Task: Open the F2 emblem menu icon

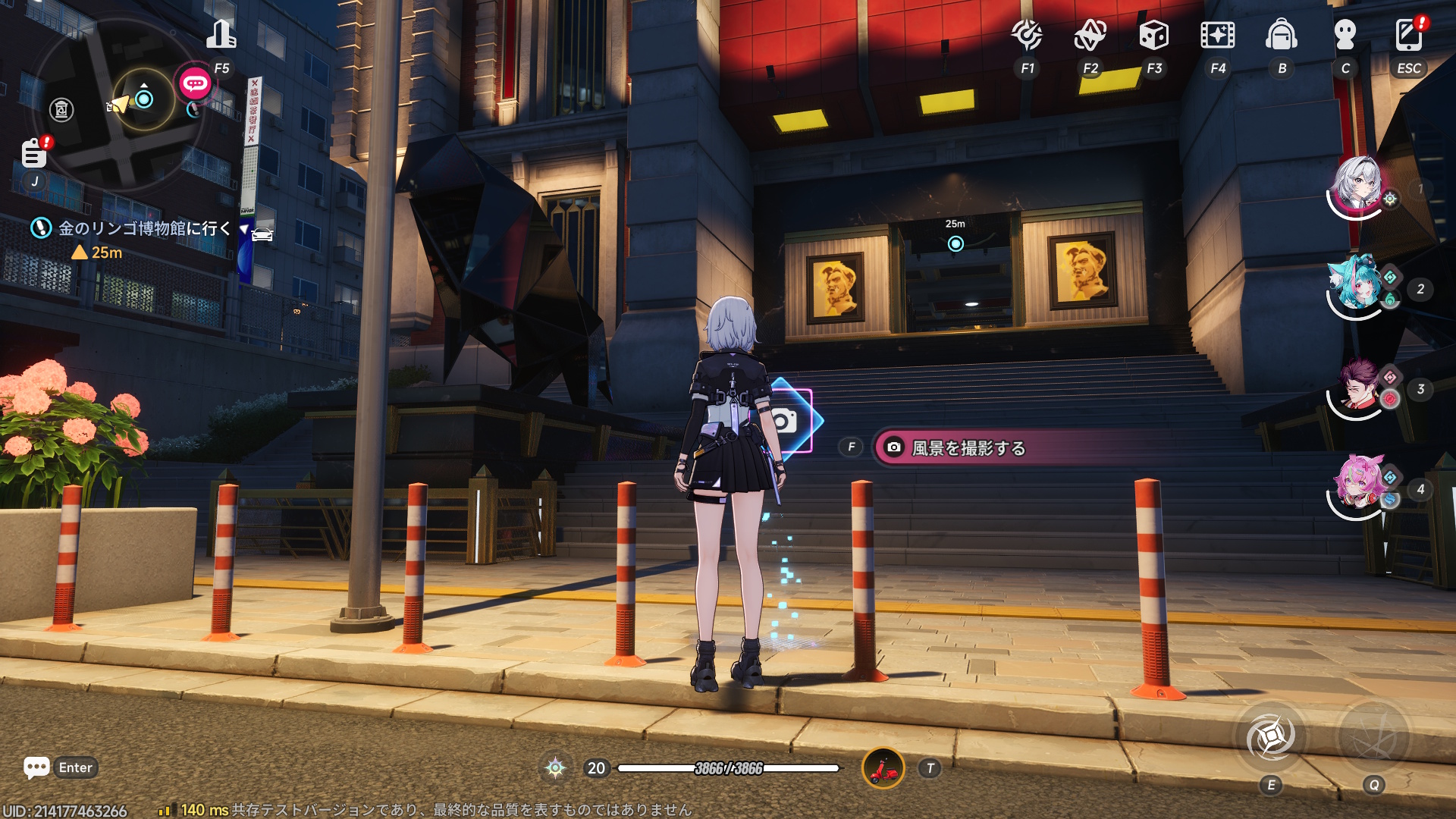Action: (1090, 35)
